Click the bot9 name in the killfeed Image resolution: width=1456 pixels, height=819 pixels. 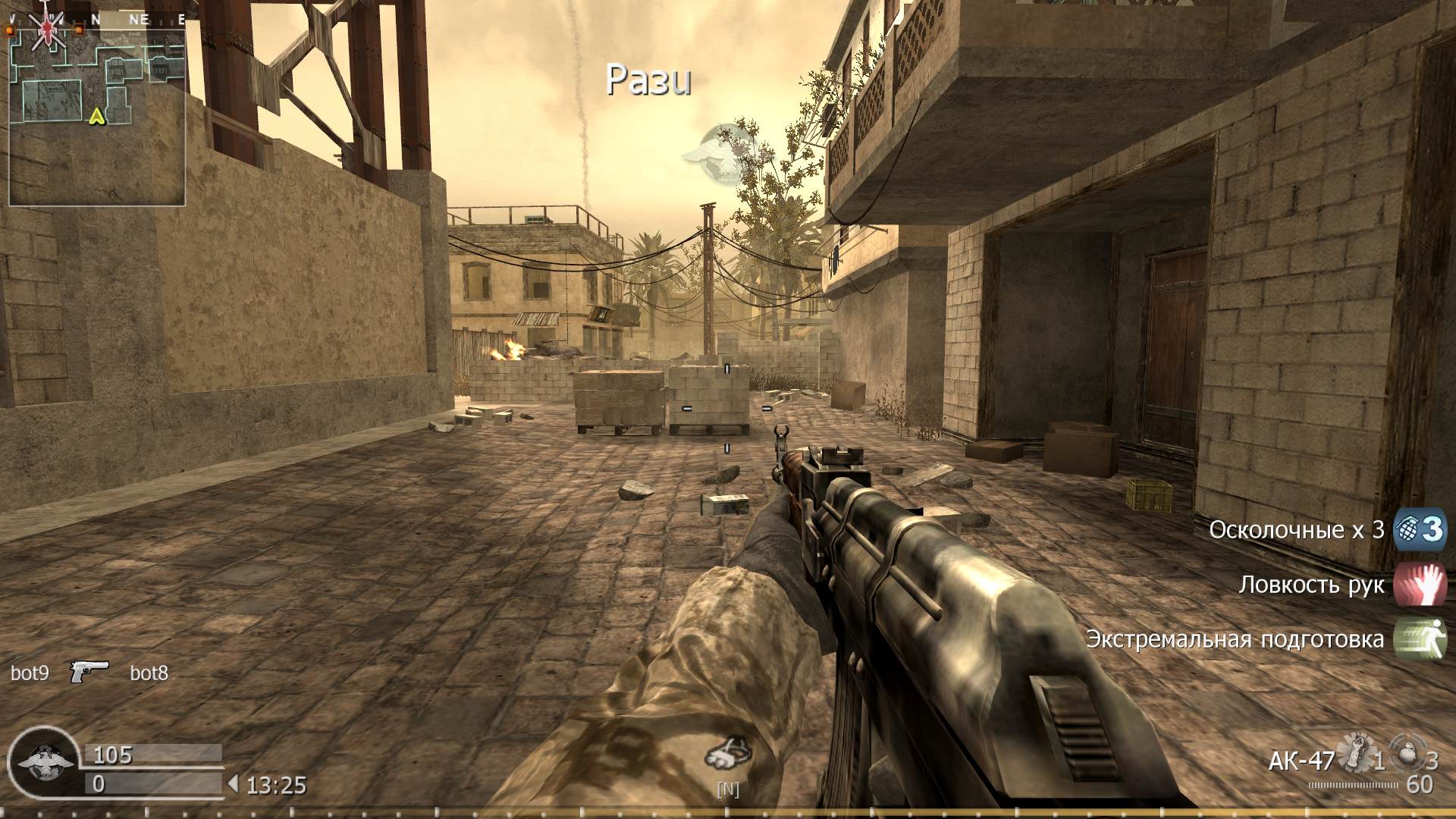30,672
